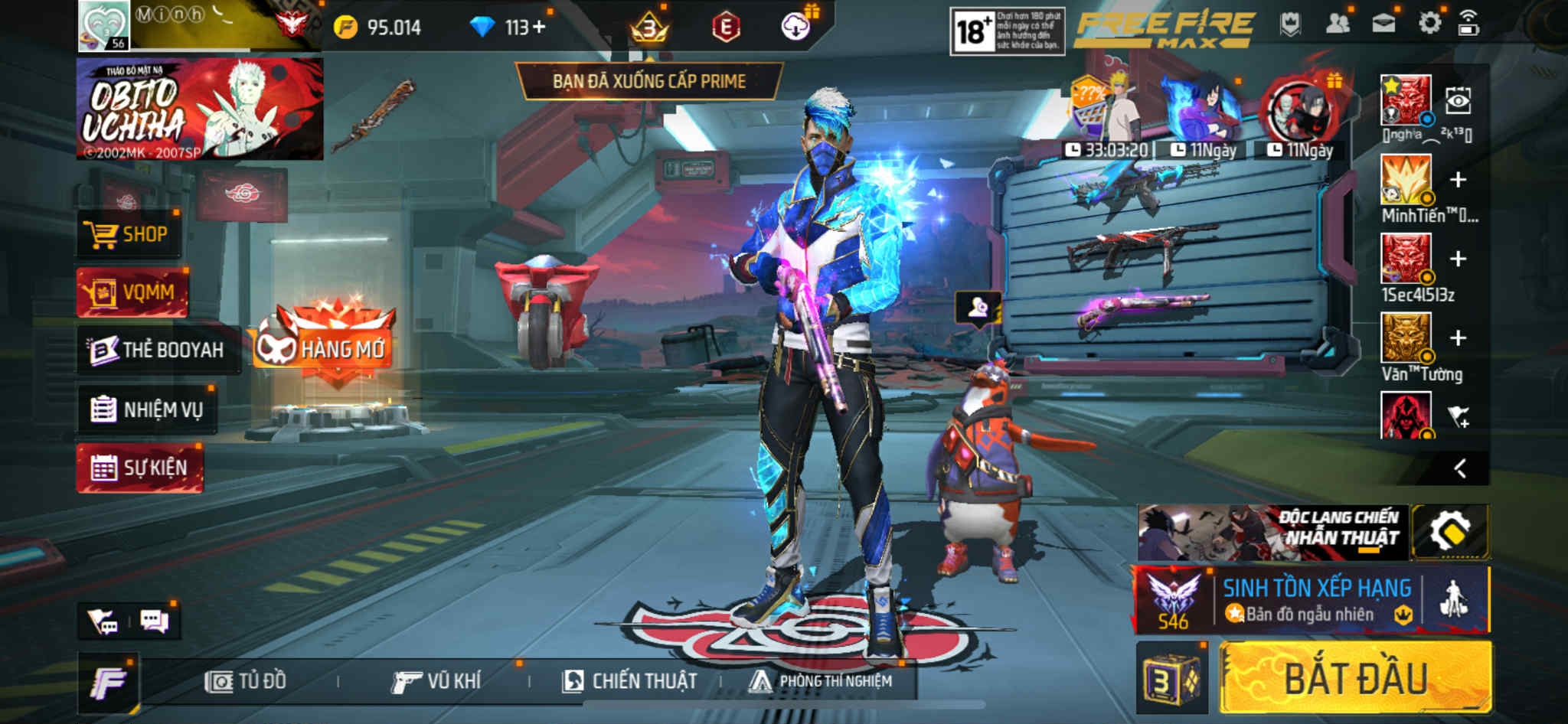Collapse the friends list with the arrow
This screenshot has width=1568, height=724.
tap(1460, 468)
